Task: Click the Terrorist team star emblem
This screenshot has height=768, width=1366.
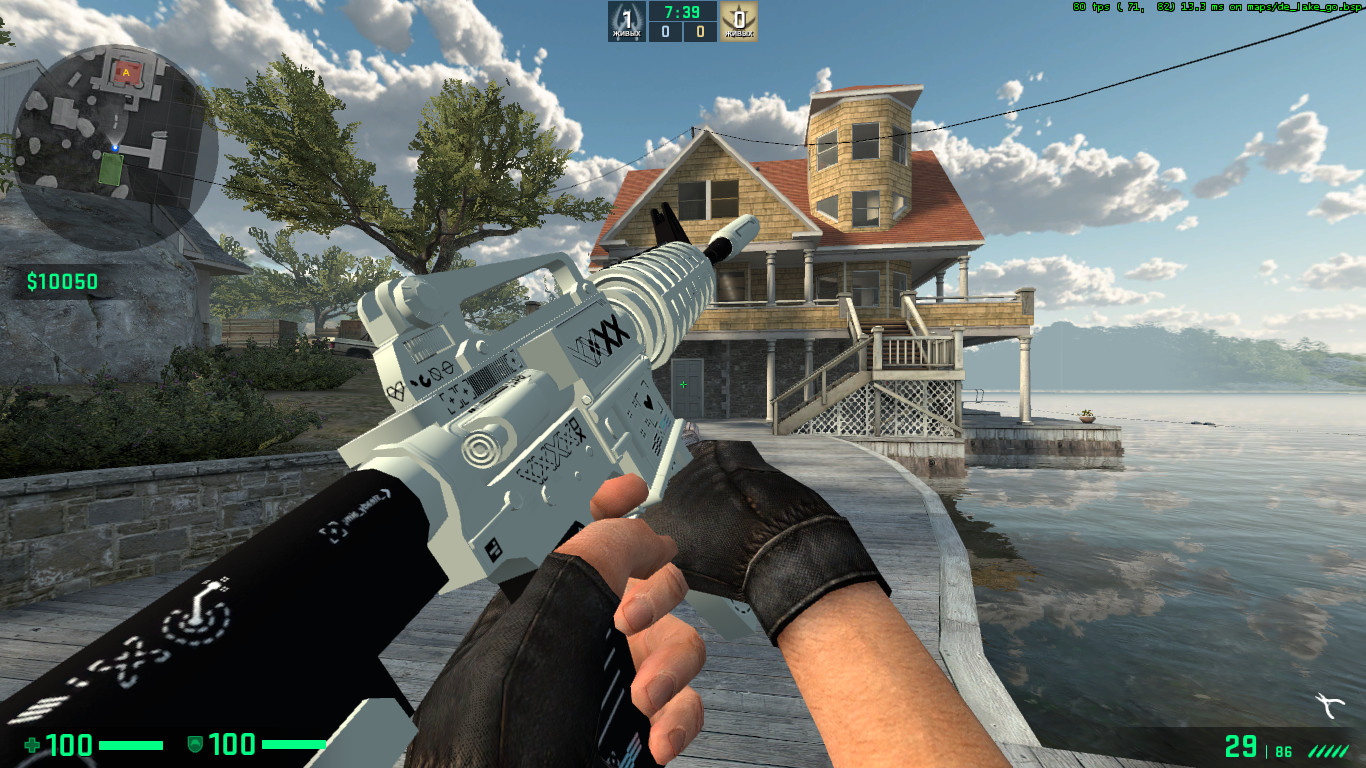Action: click(741, 17)
